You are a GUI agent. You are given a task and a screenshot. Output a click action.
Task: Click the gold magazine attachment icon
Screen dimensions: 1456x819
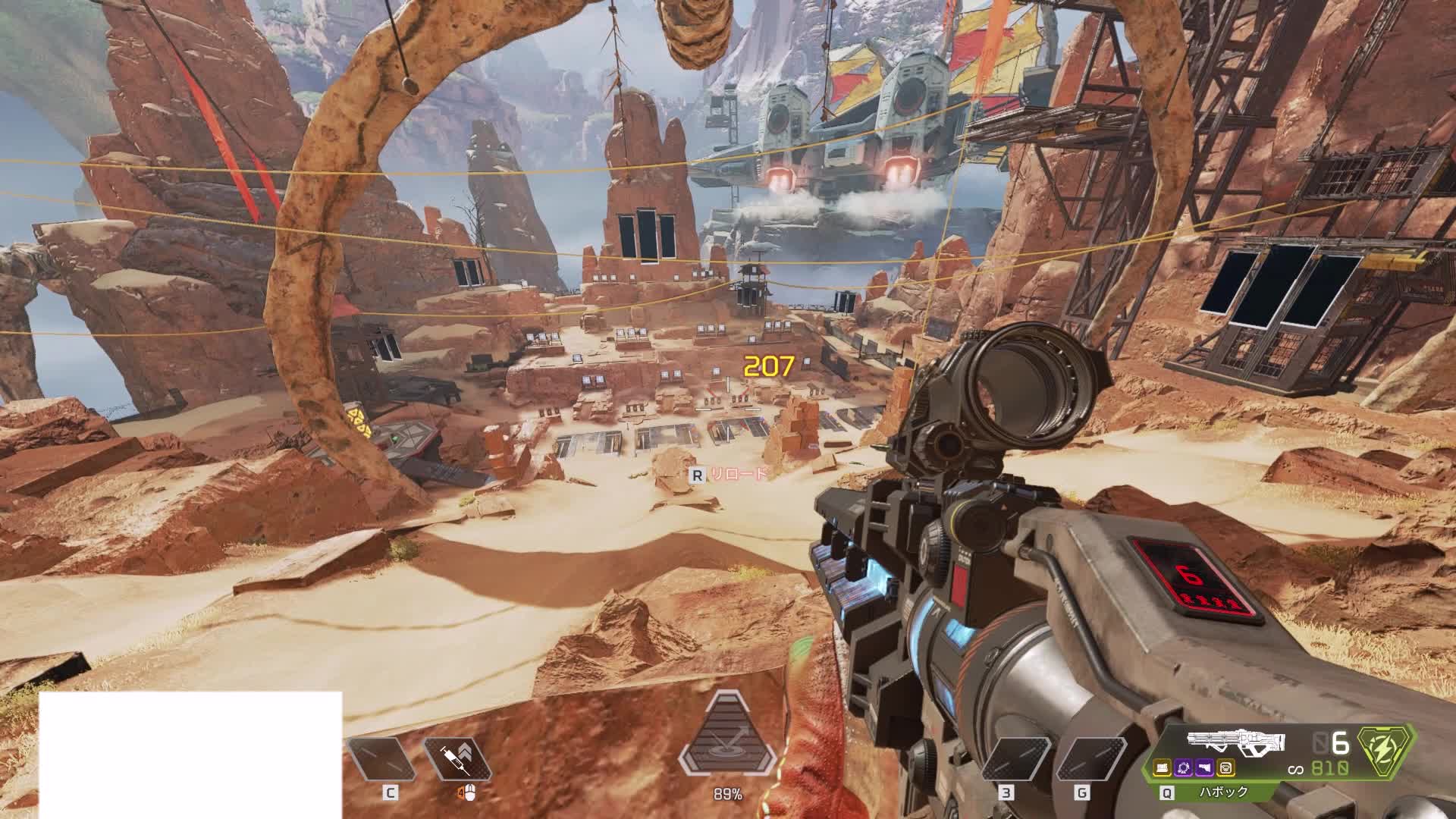1163,769
